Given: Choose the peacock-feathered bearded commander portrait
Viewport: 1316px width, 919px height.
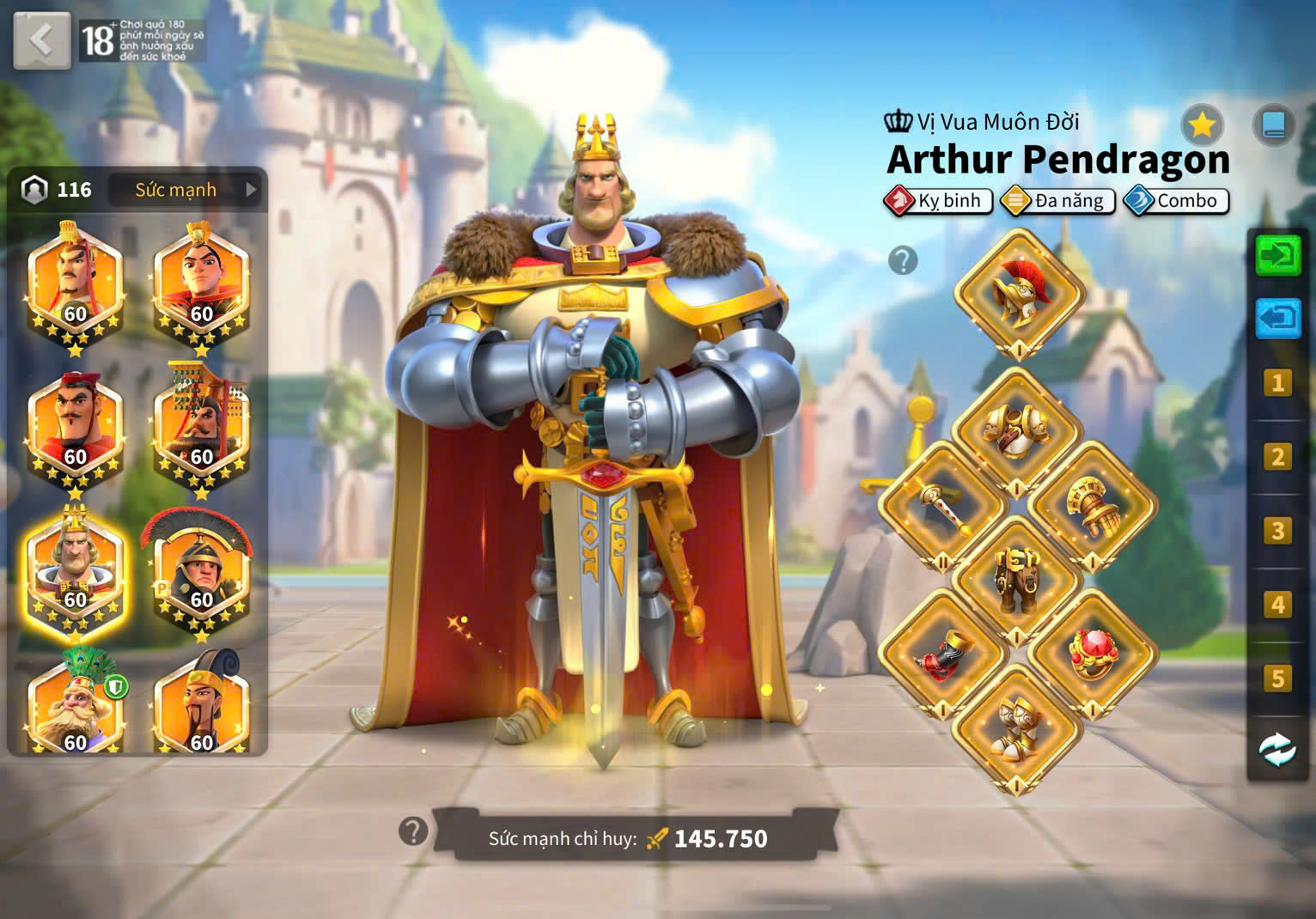Looking at the screenshot, I should tap(75, 704).
